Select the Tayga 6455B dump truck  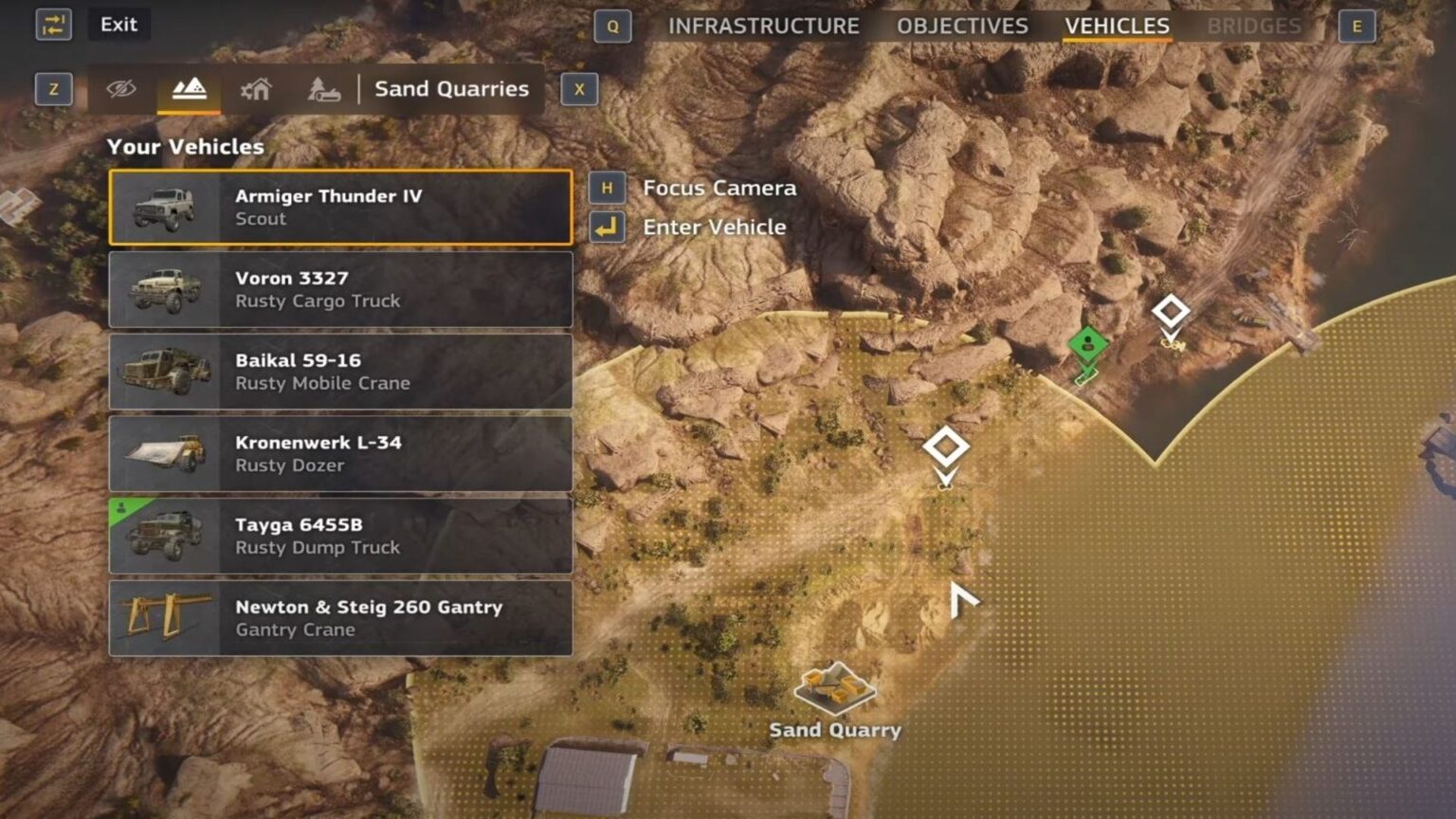[x=340, y=536]
